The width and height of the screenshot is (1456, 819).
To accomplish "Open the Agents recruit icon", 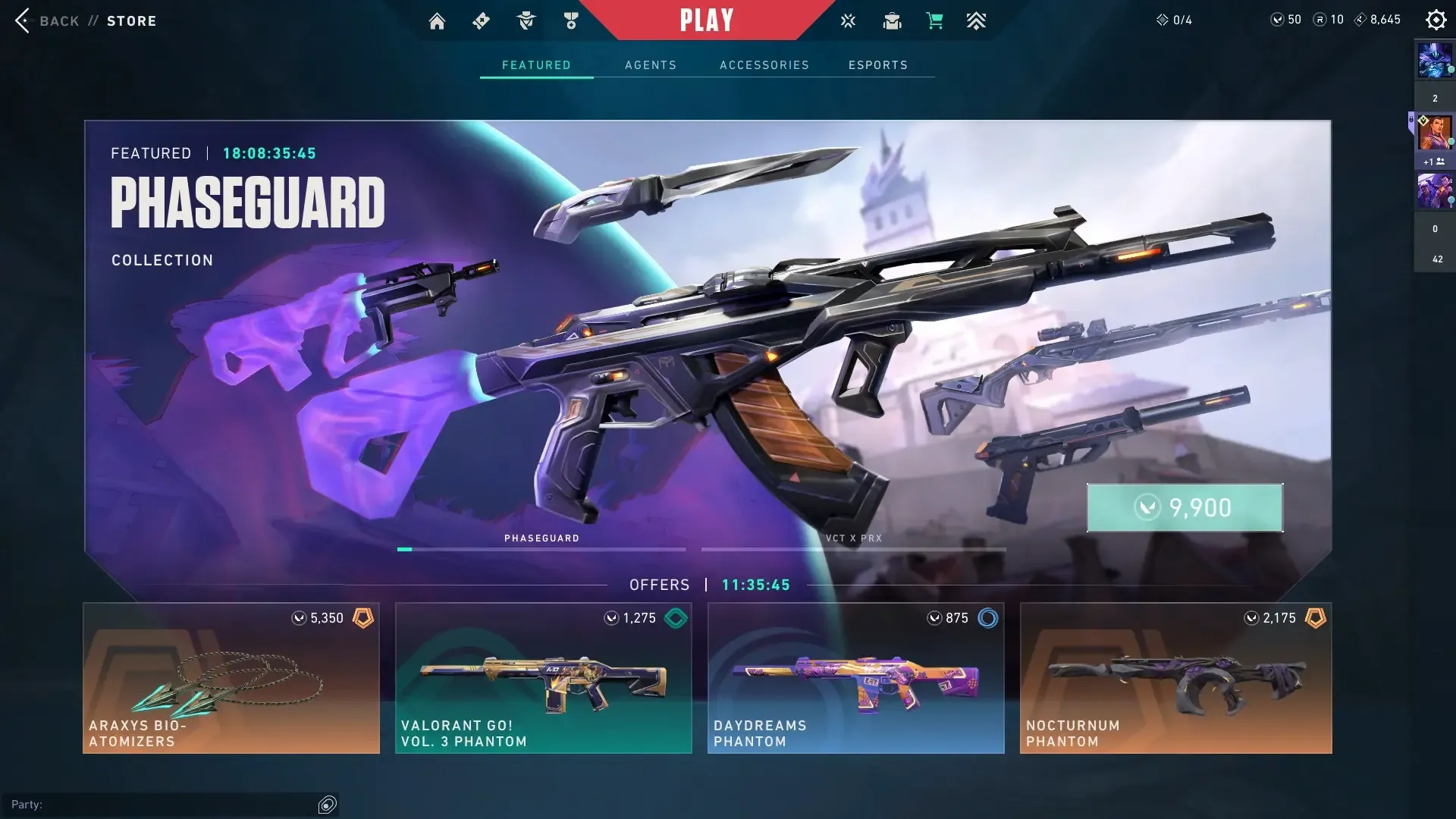I will click(527, 20).
